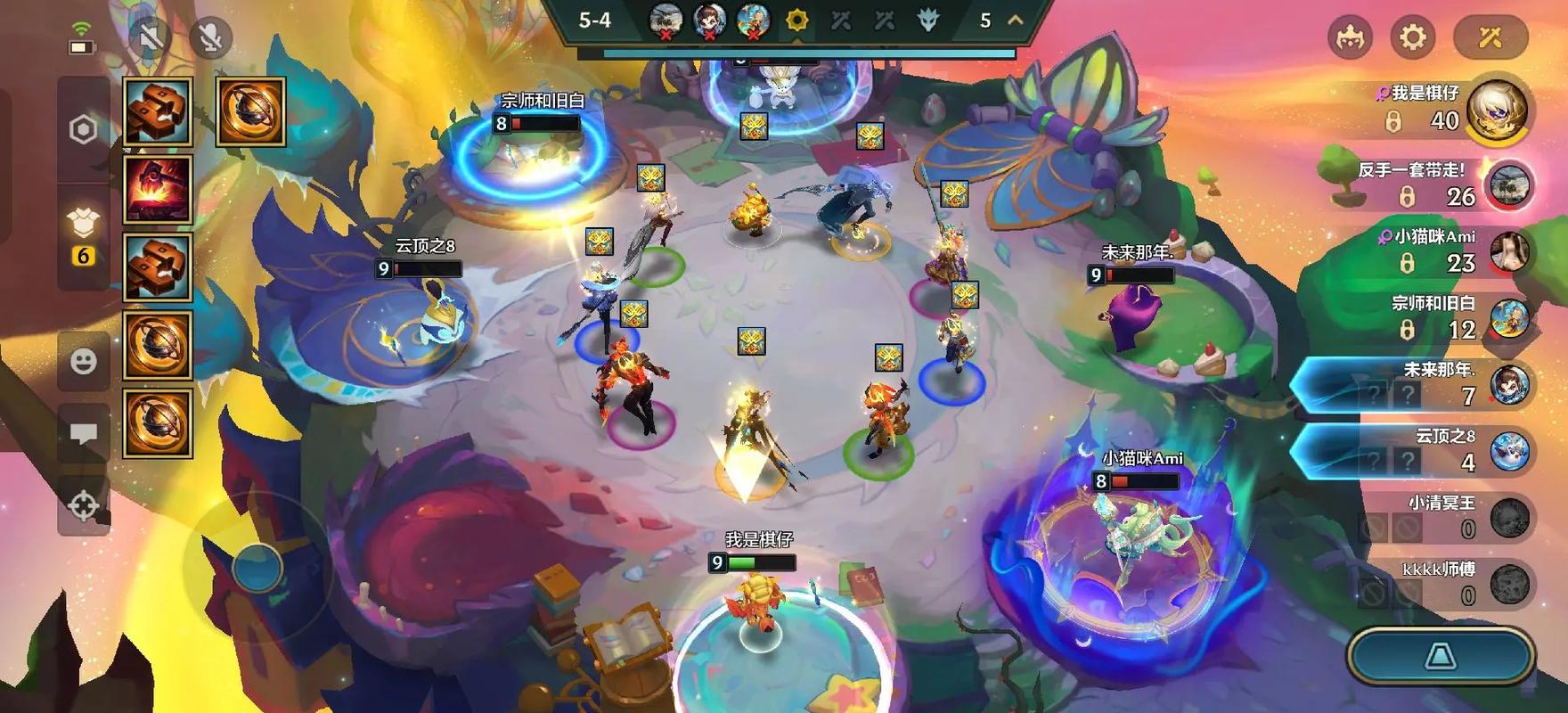
Task: Select player 未来那年. in the list
Action: 1425,385
